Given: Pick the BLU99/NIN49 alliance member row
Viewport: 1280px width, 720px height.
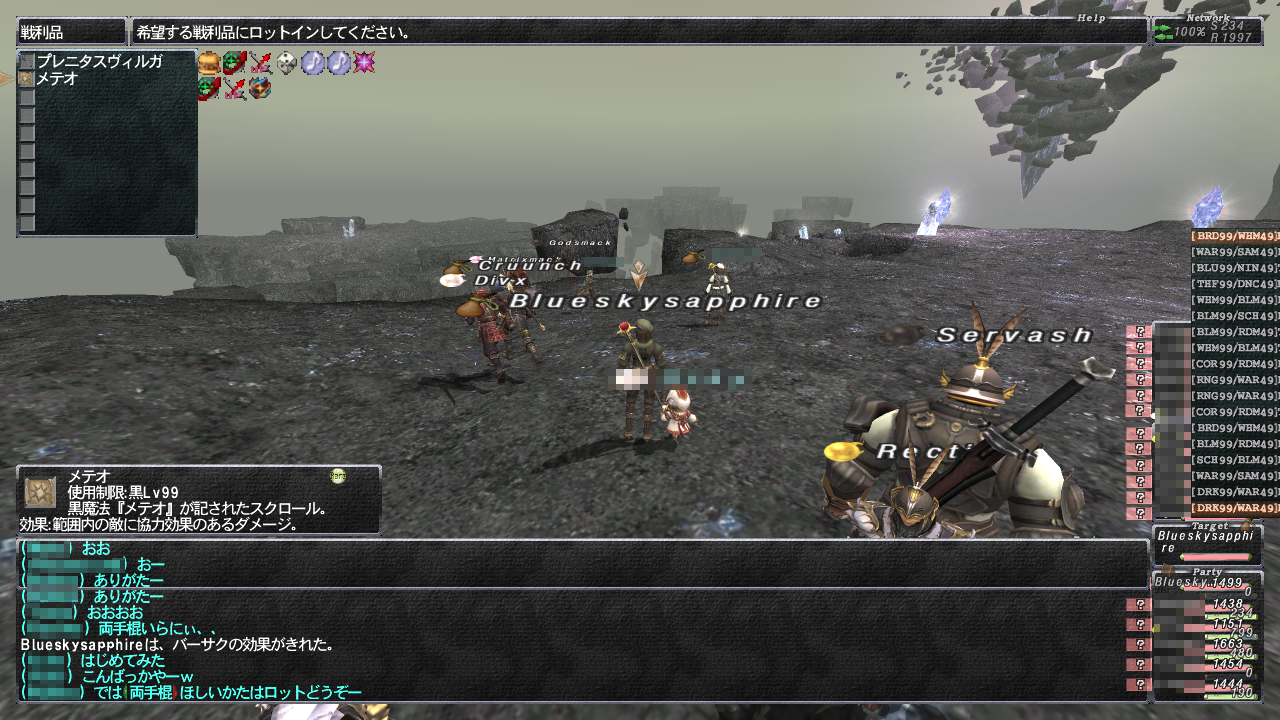Looking at the screenshot, I should pos(1234,268).
